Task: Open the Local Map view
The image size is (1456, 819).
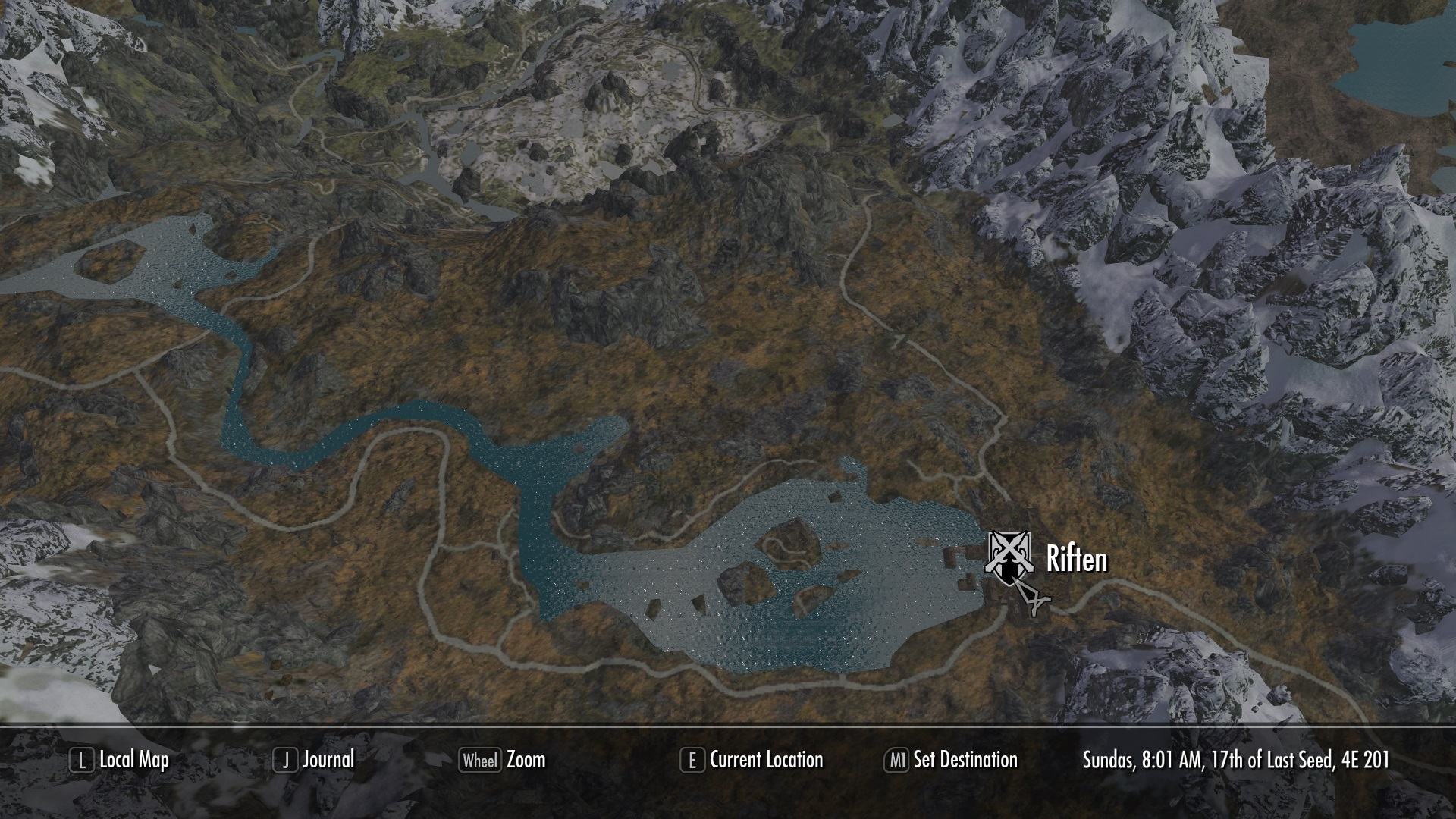Action: [120, 760]
